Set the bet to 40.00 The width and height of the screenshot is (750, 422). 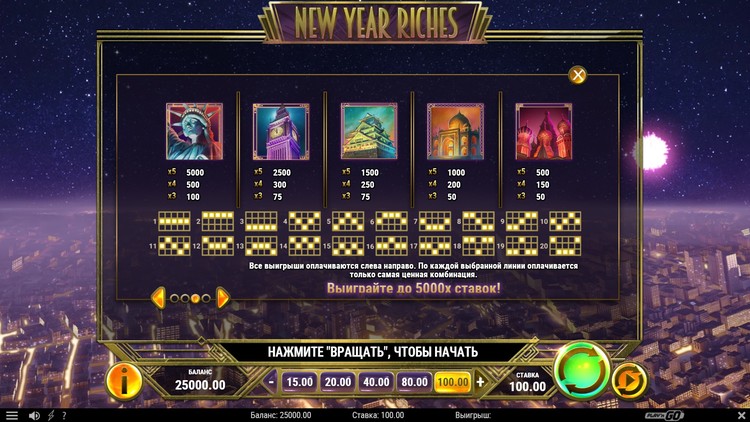coord(376,381)
